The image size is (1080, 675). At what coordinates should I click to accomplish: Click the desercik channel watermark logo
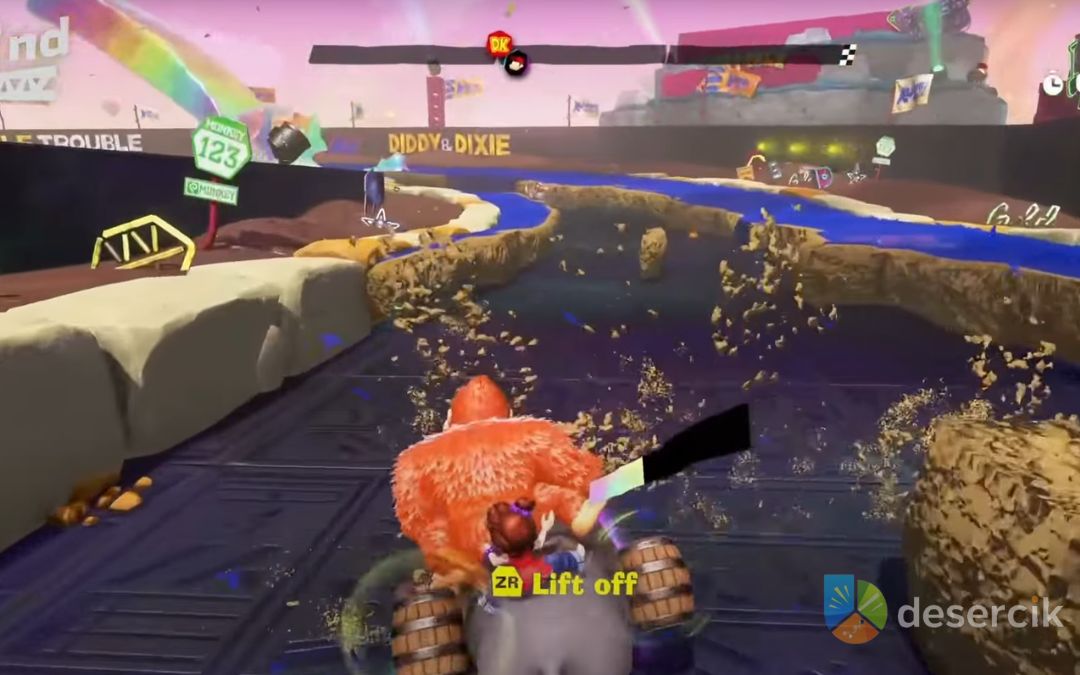[854, 608]
